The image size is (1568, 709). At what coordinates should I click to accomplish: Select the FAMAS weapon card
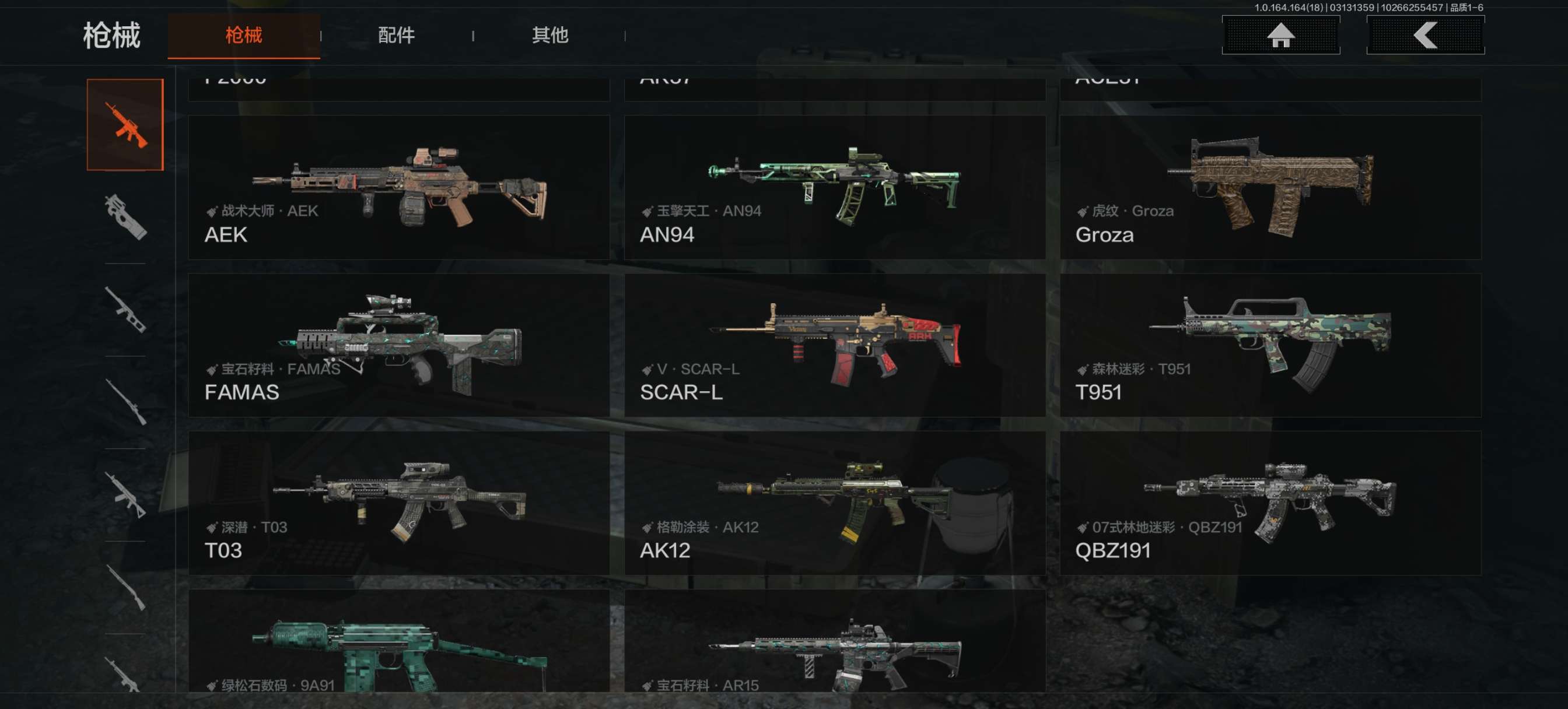398,345
